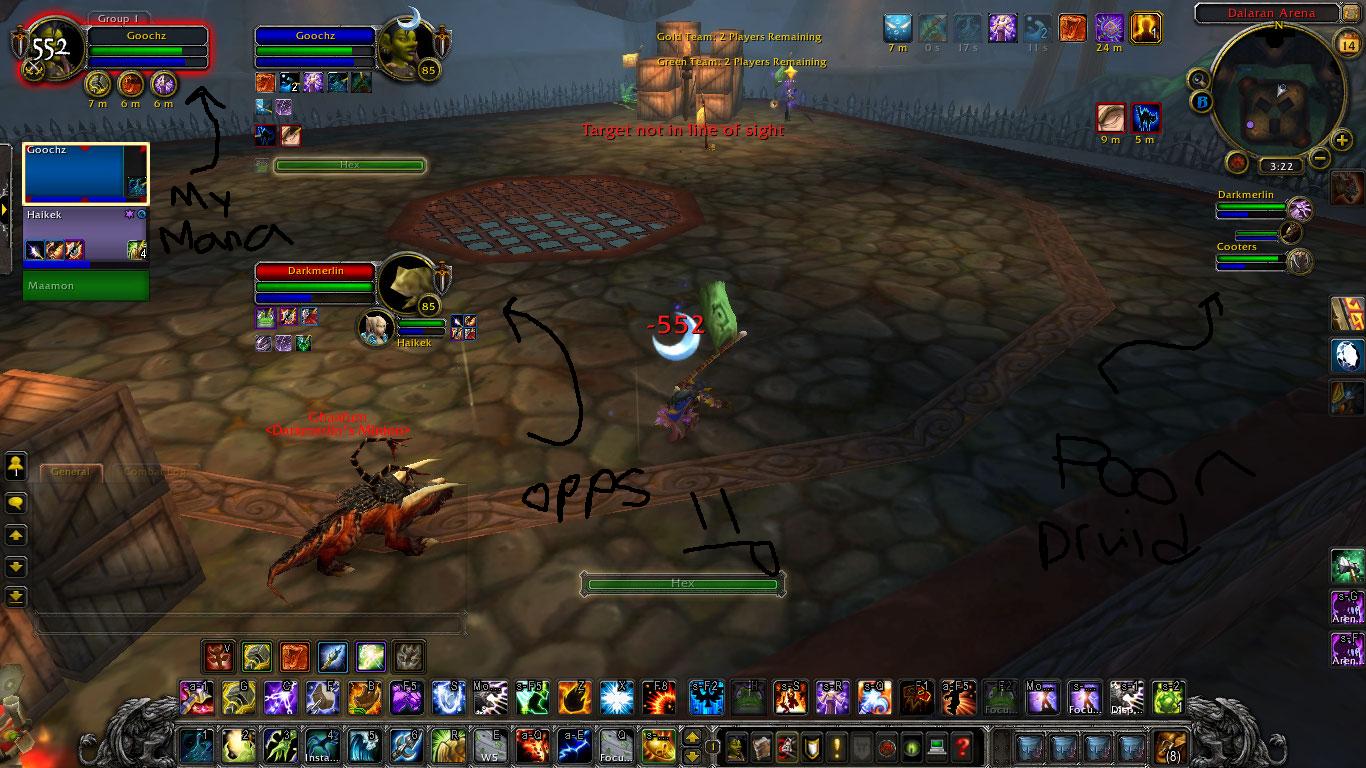1366x768 pixels.
Task: Open the quest log exclamation icon
Action: click(x=835, y=748)
